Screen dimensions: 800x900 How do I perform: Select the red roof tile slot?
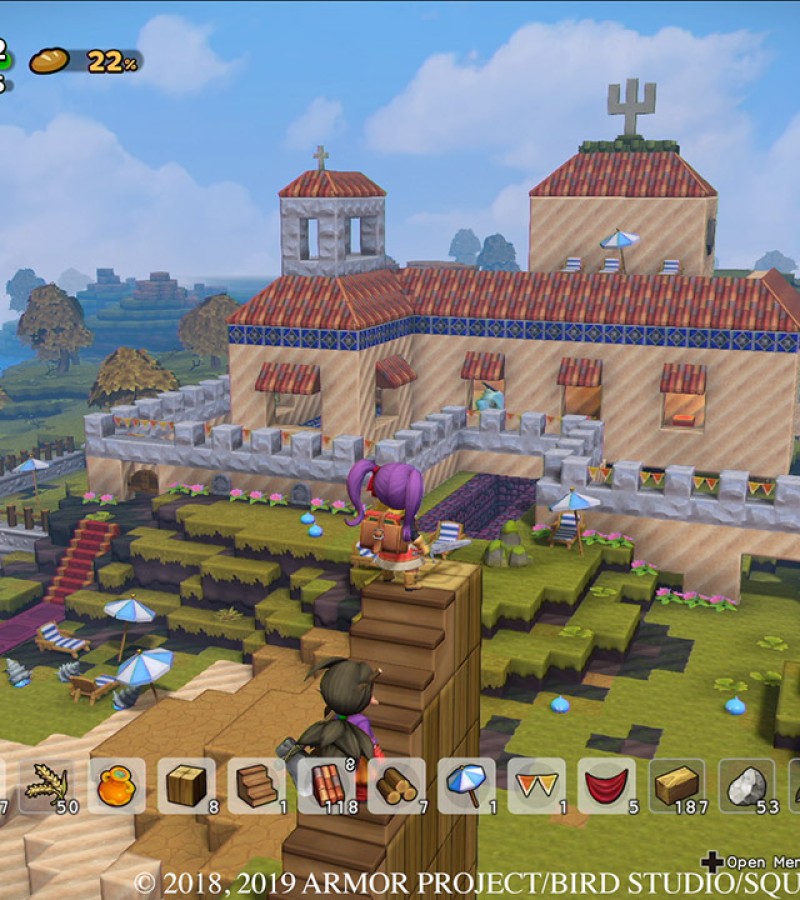pyautogui.click(x=327, y=785)
